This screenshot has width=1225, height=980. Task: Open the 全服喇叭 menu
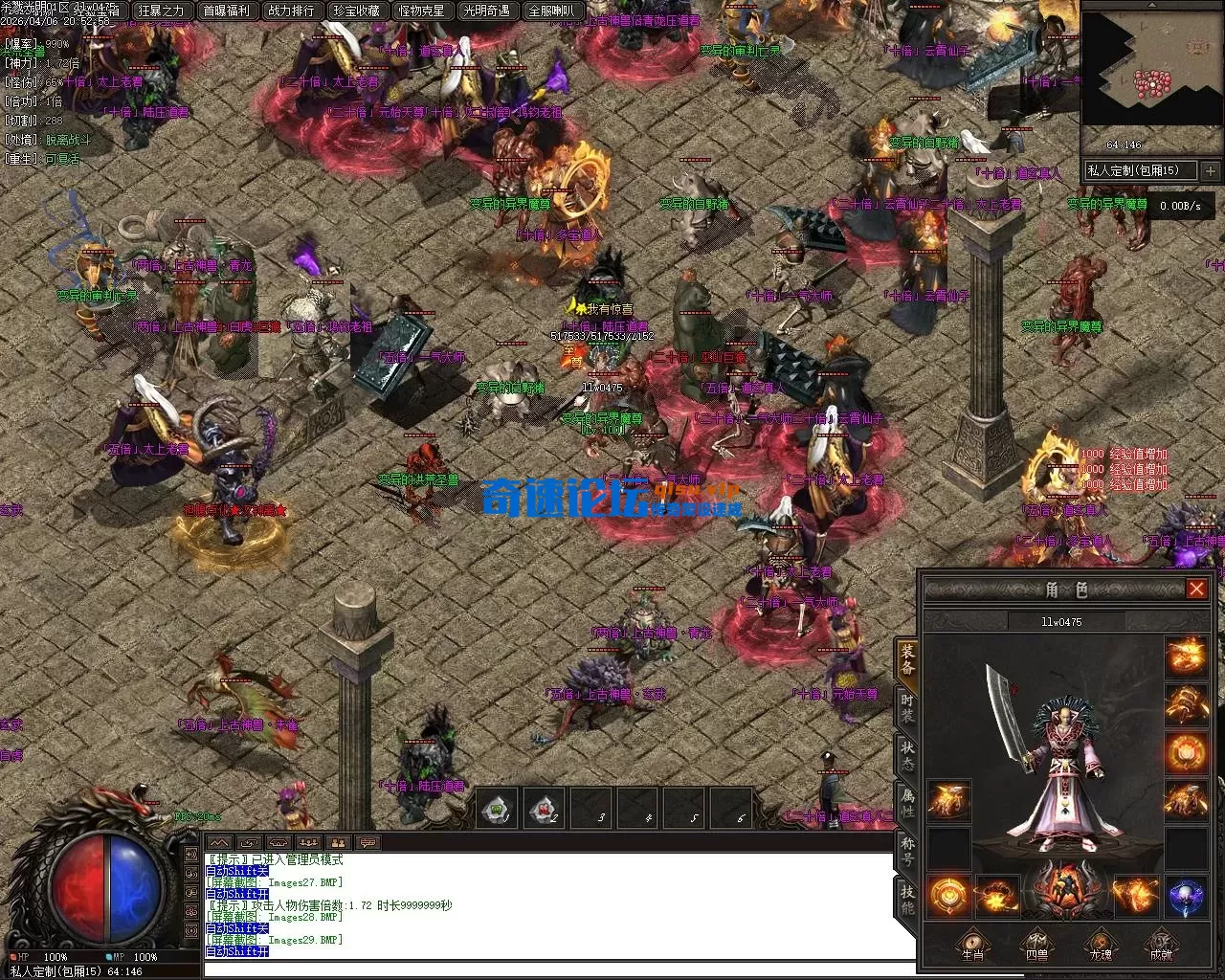tap(551, 11)
